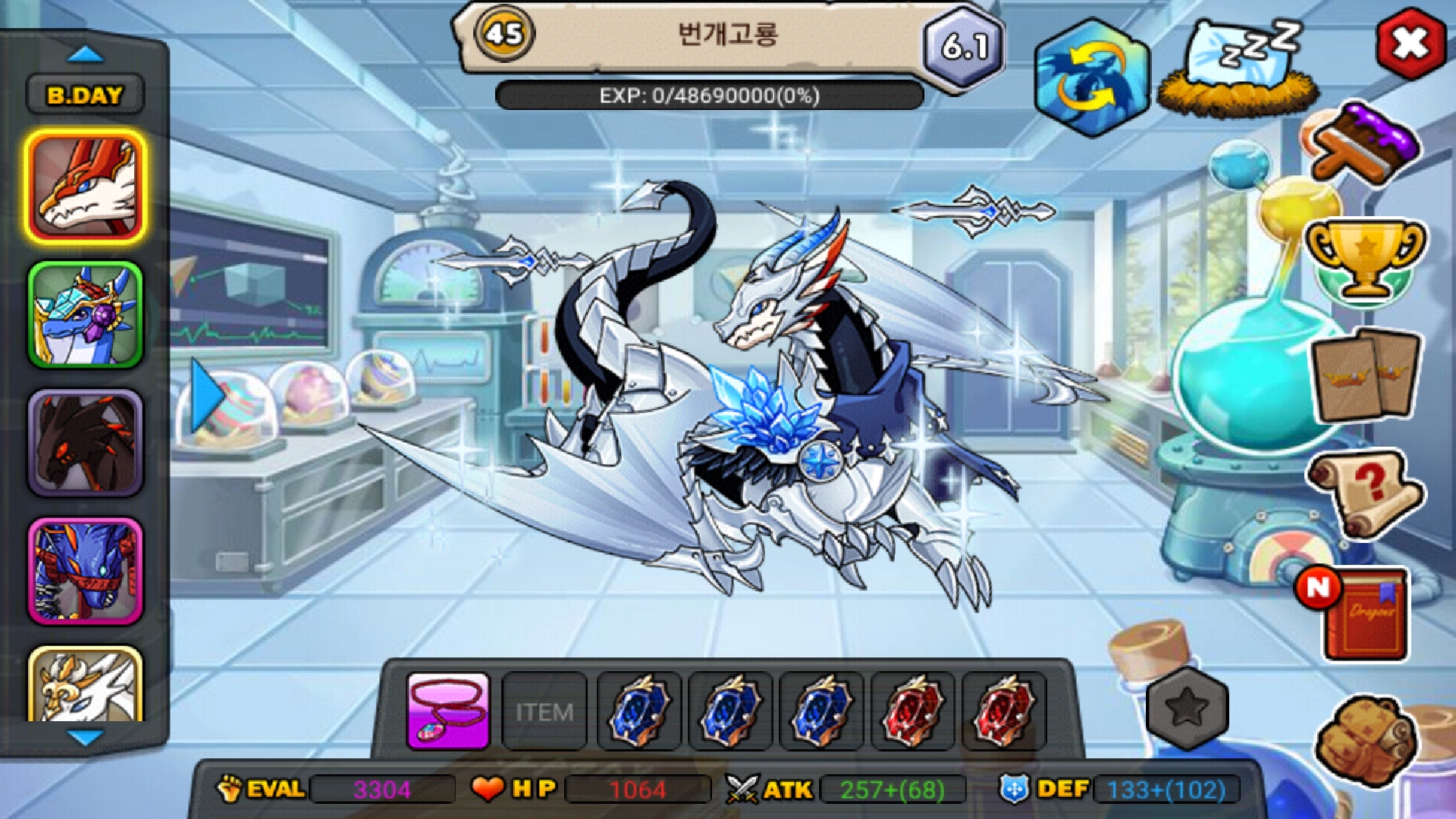Image resolution: width=1456 pixels, height=819 pixels.
Task: Close the dragon screen with red X
Action: coord(1410,43)
